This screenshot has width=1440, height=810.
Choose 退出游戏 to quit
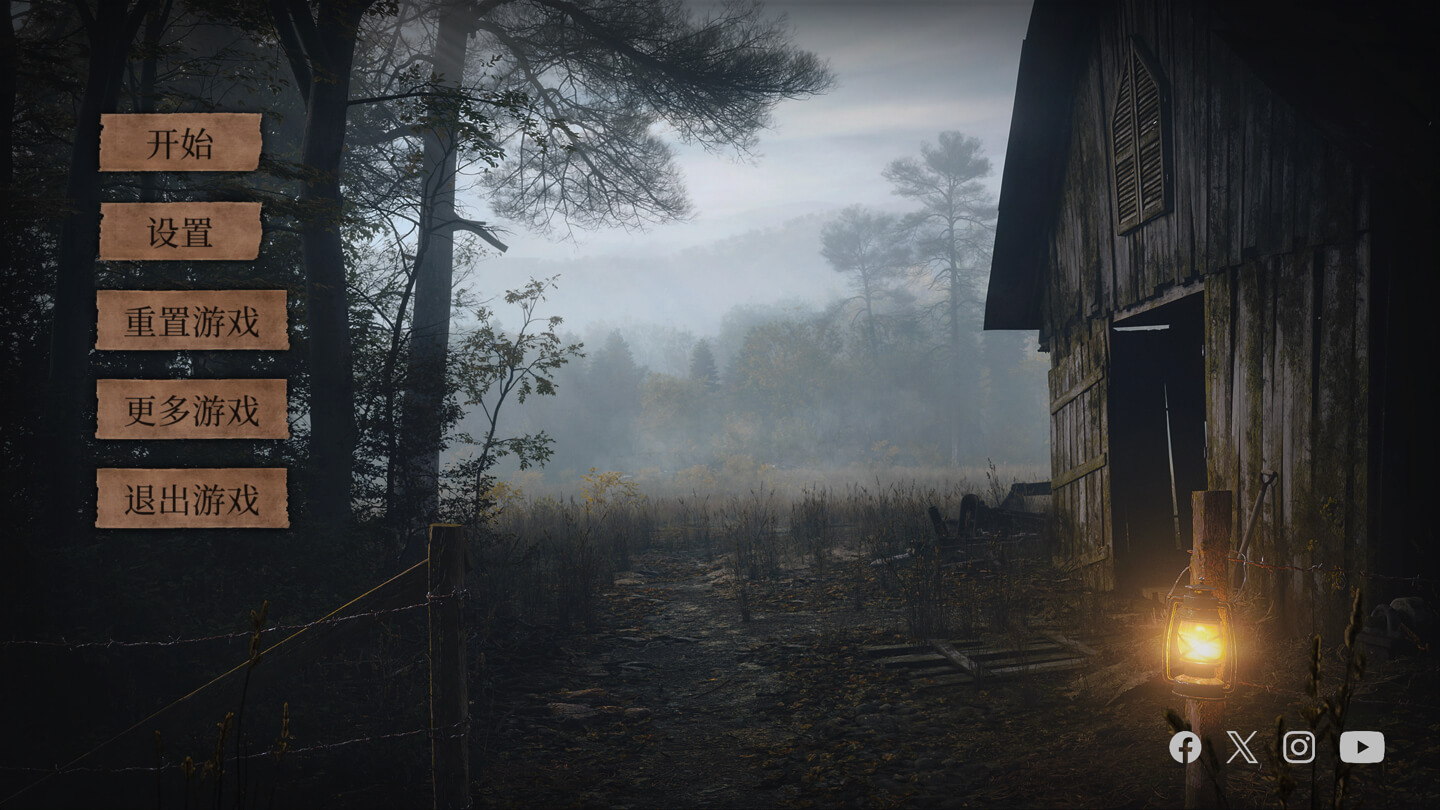(192, 498)
